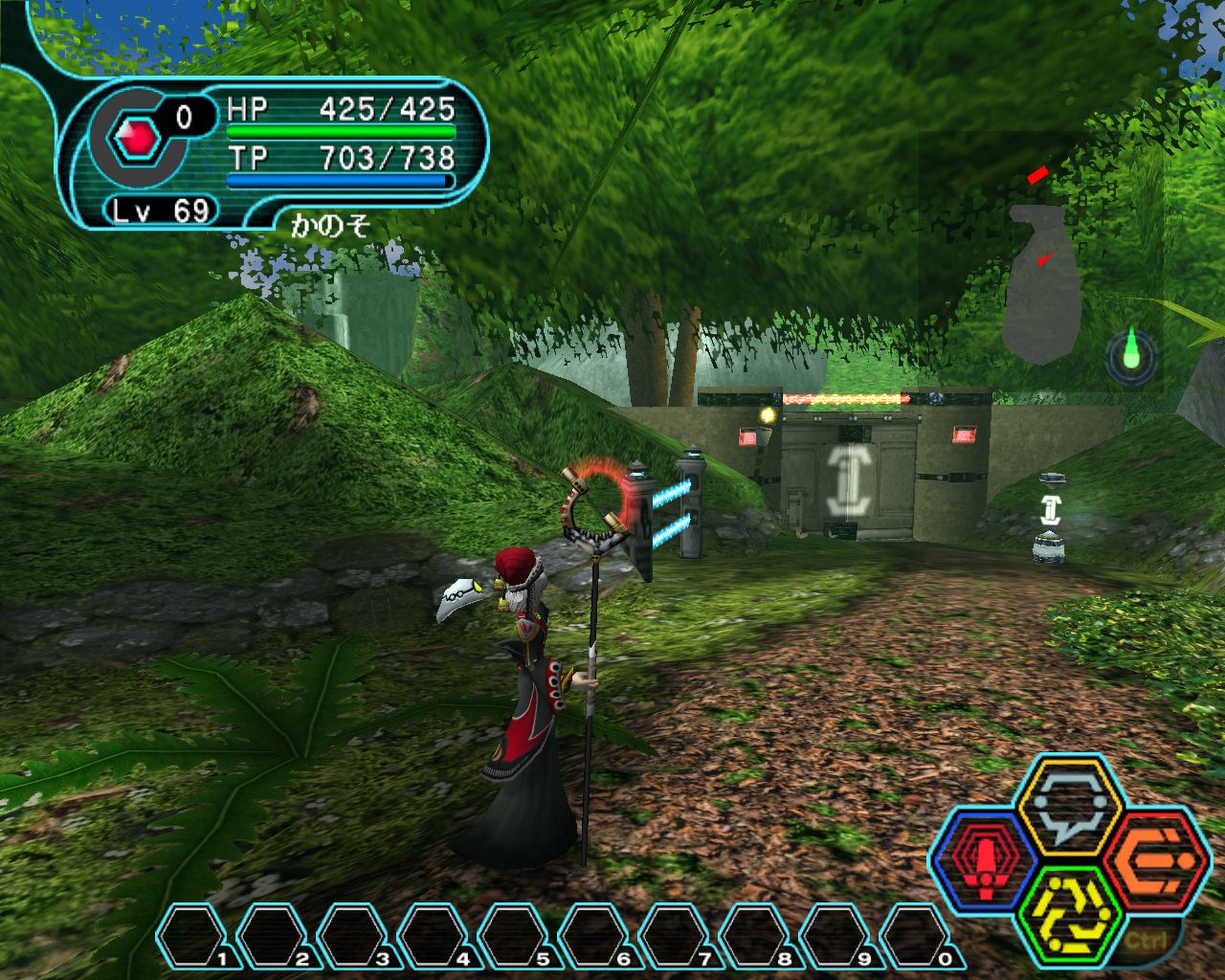Activate the green hexagon with yellow arrows

pos(1069,913)
